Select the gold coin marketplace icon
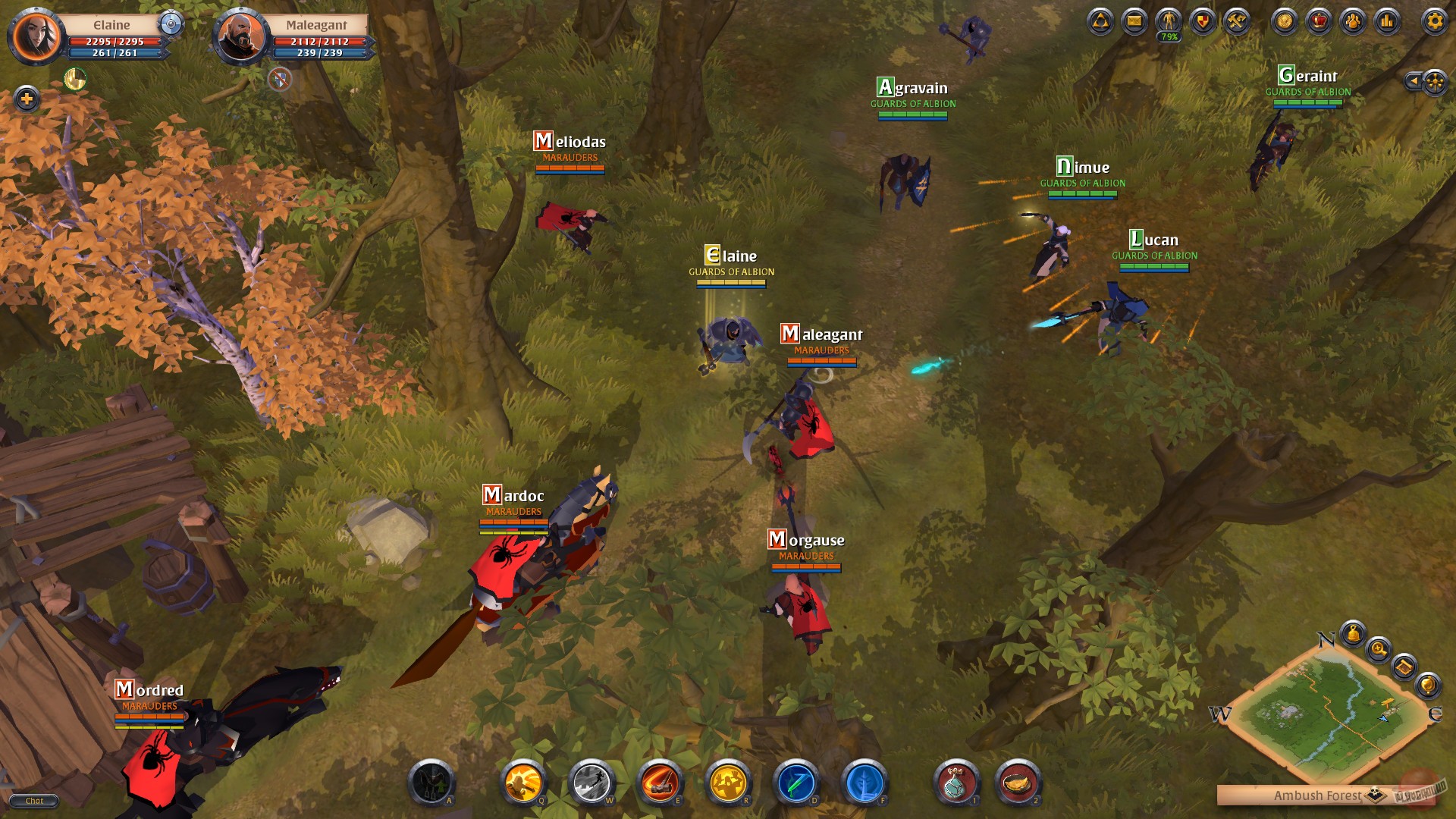Screen dimensions: 1456x819 click(x=1285, y=22)
